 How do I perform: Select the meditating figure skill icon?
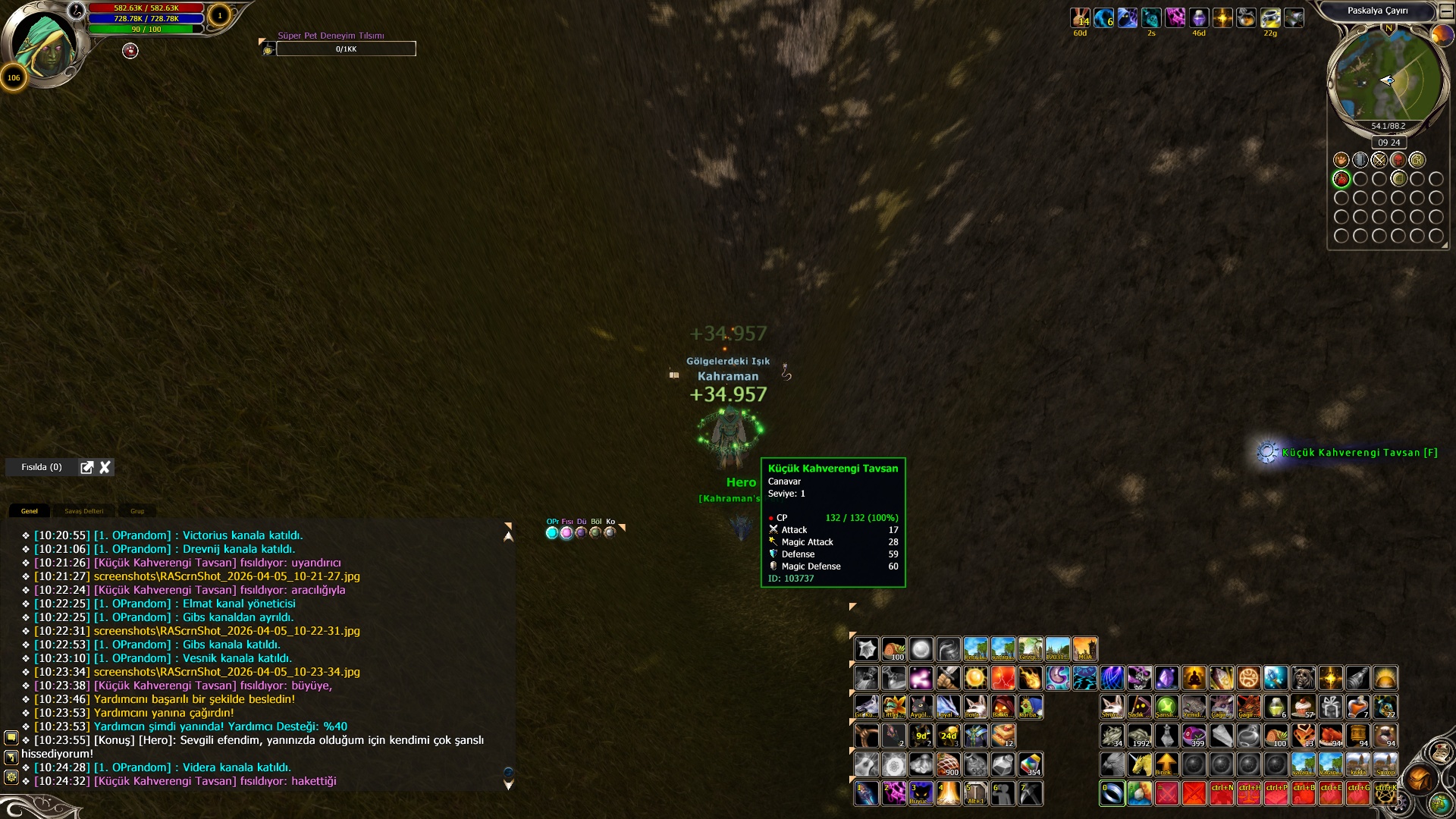[1194, 677]
